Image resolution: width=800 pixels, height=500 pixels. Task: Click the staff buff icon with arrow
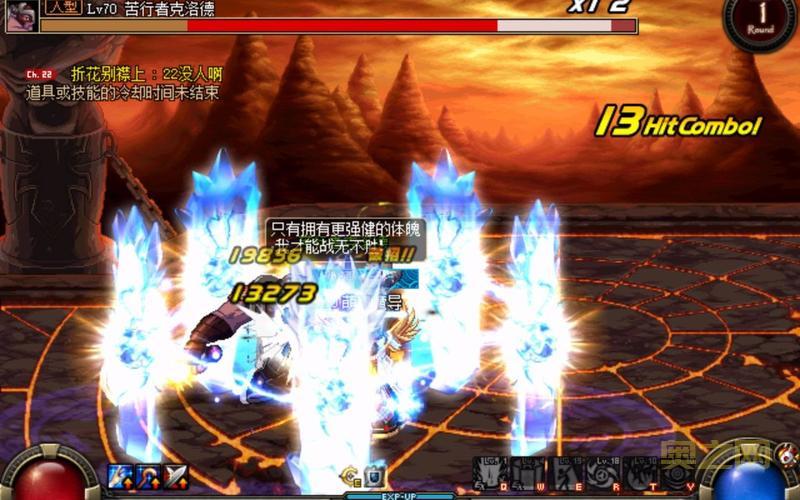[120, 475]
